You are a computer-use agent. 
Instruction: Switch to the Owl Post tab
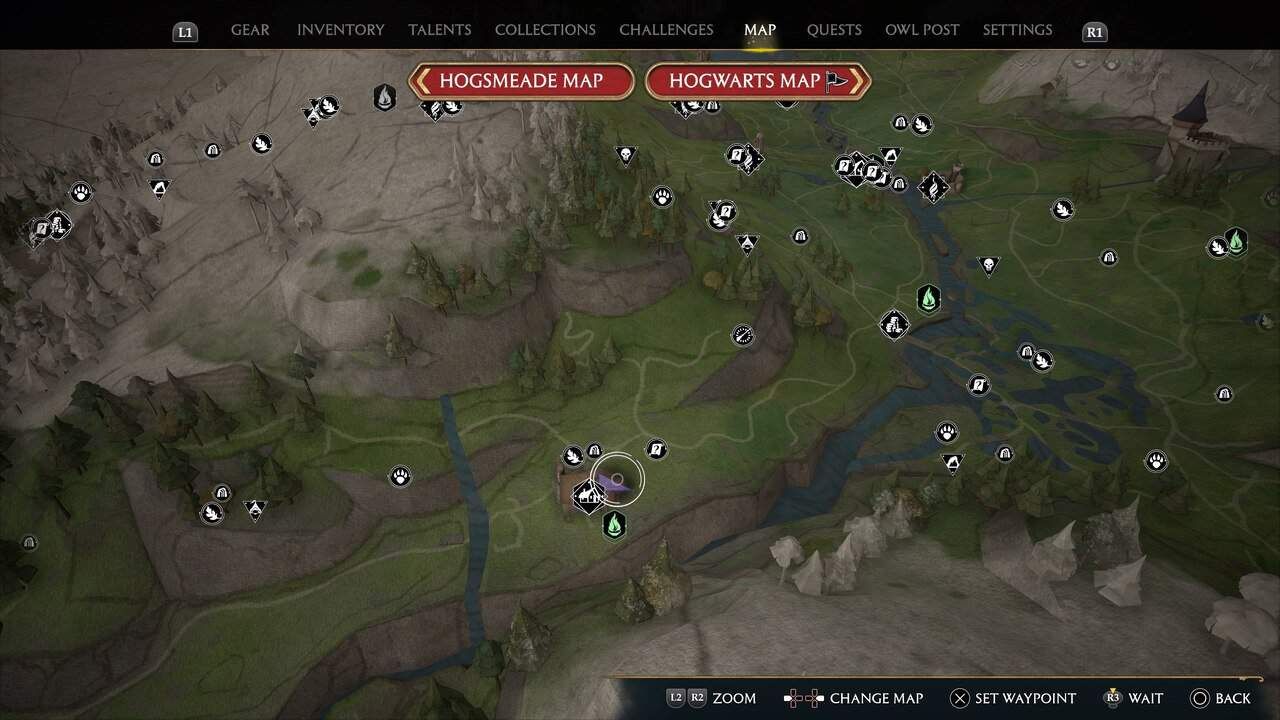click(922, 30)
